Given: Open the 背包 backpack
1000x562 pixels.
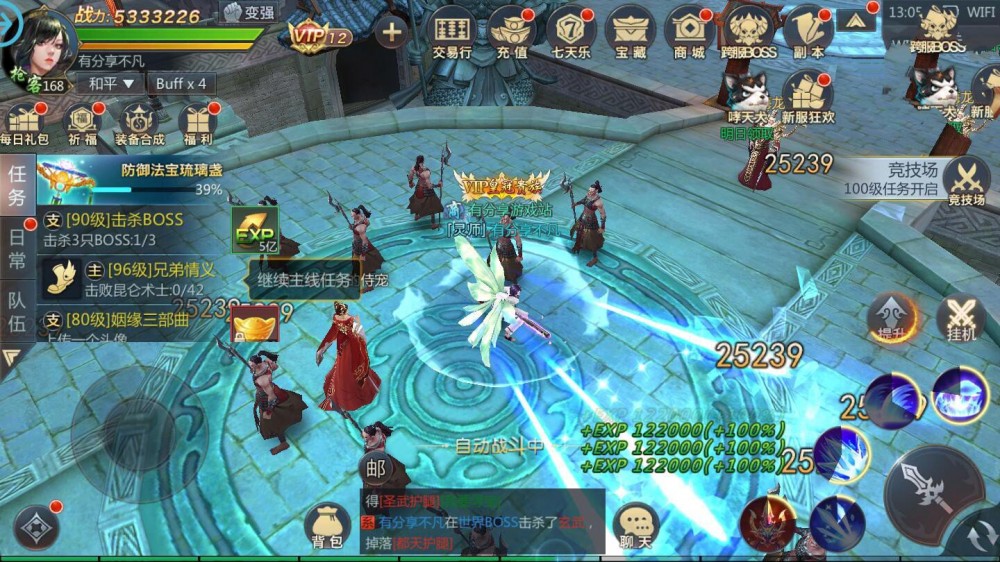Looking at the screenshot, I should (327, 526).
